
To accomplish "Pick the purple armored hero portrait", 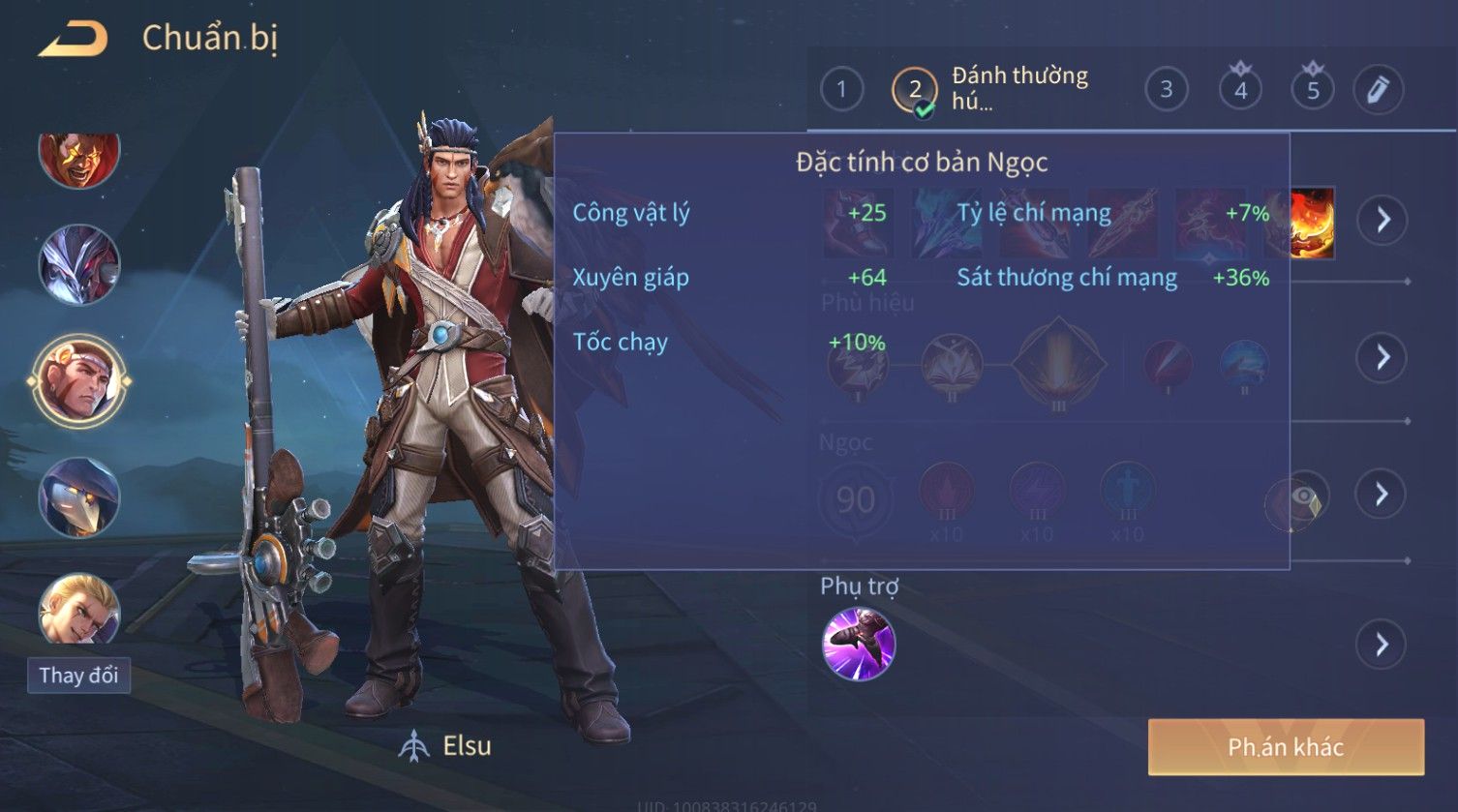I will pyautogui.click(x=79, y=264).
